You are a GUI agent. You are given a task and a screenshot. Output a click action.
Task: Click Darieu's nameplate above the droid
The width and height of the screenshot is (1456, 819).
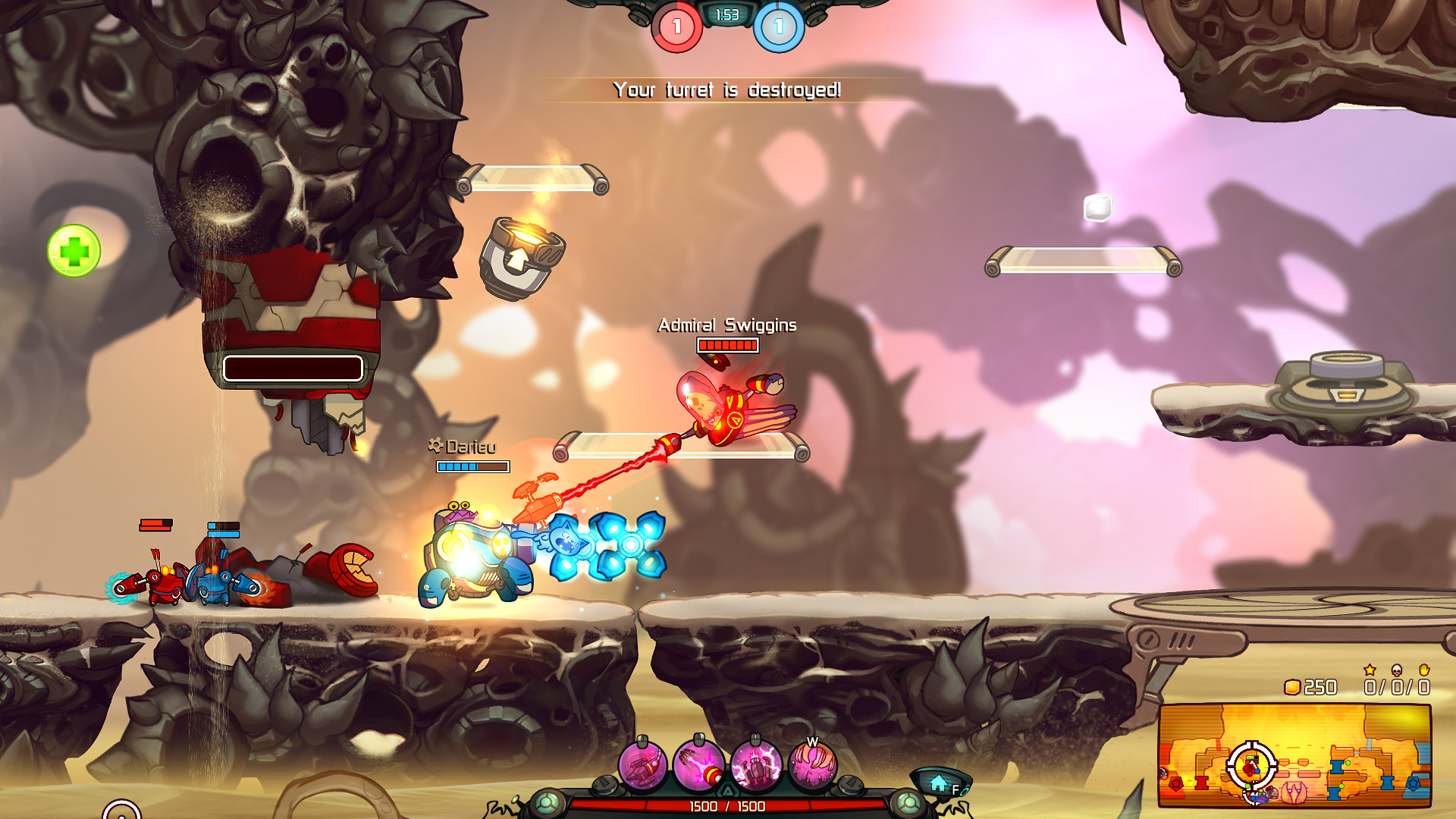click(466, 447)
